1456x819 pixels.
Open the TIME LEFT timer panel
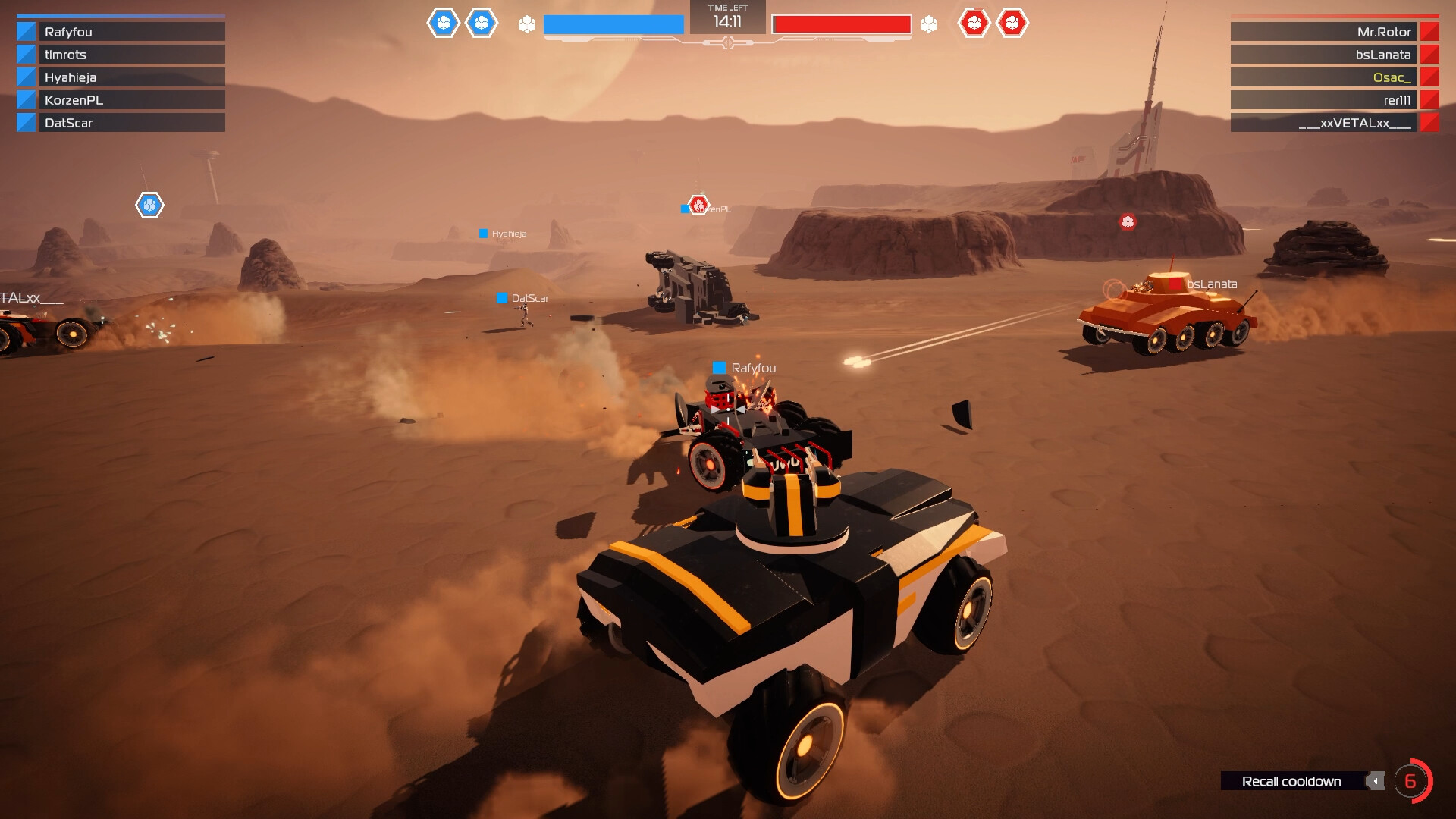(x=726, y=17)
